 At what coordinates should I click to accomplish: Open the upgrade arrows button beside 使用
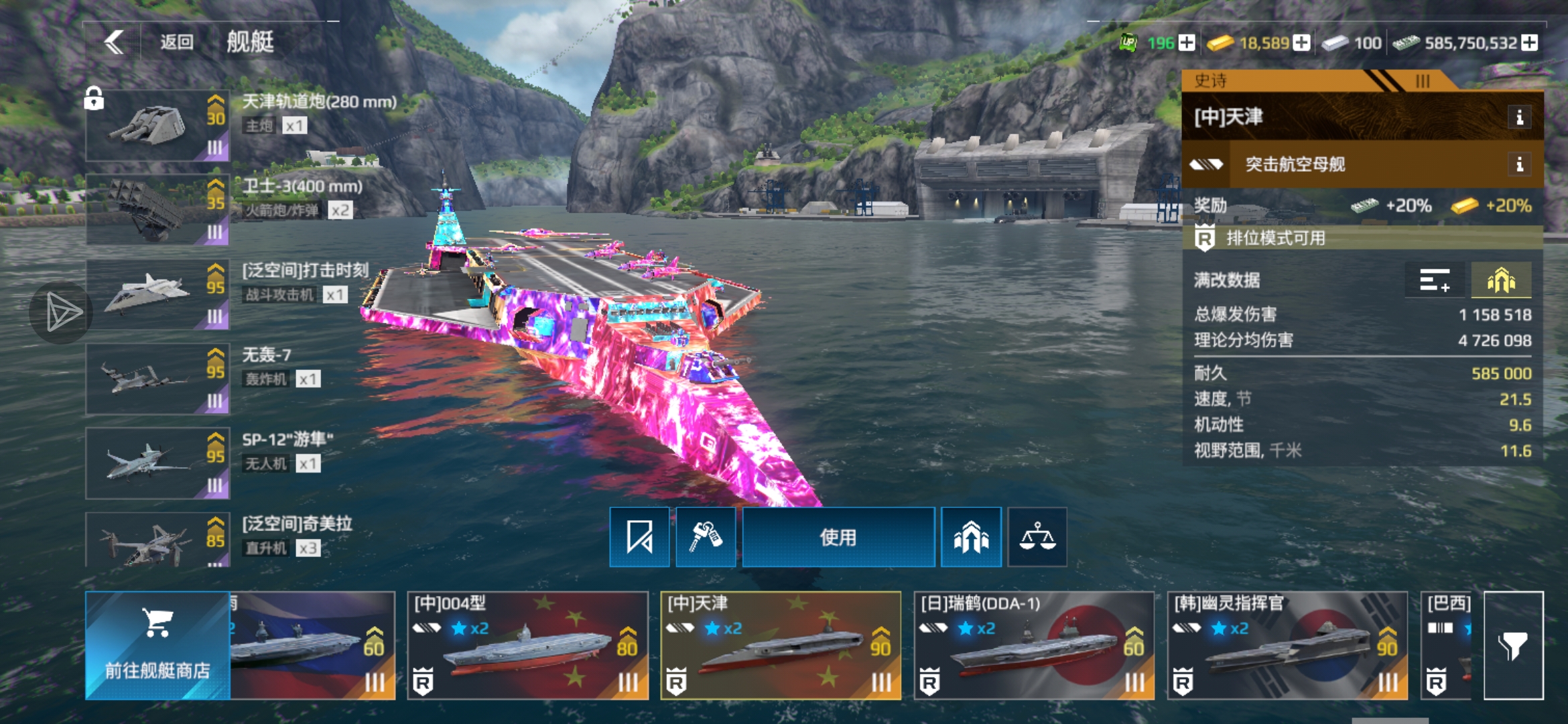coord(971,538)
